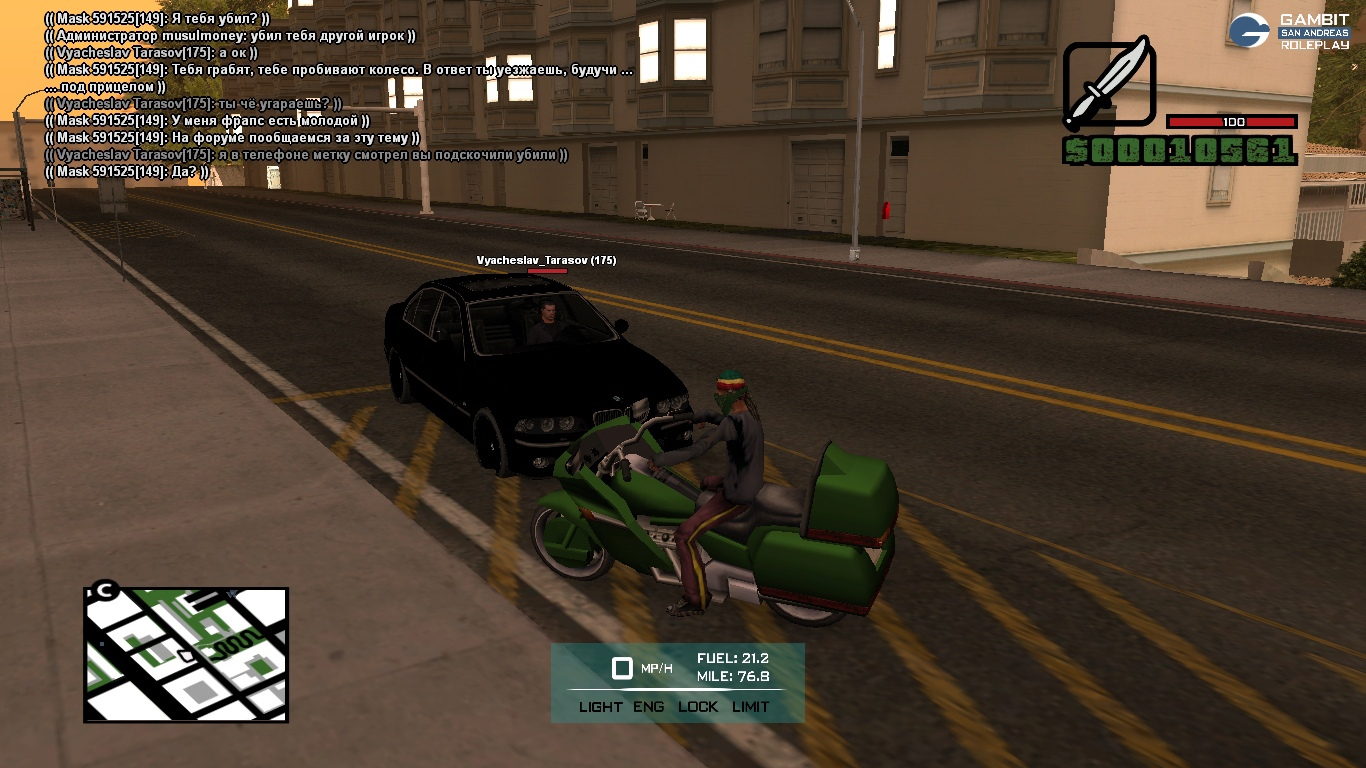Open the minimap radar
Viewport: 1366px width, 768px height.
pos(186,654)
